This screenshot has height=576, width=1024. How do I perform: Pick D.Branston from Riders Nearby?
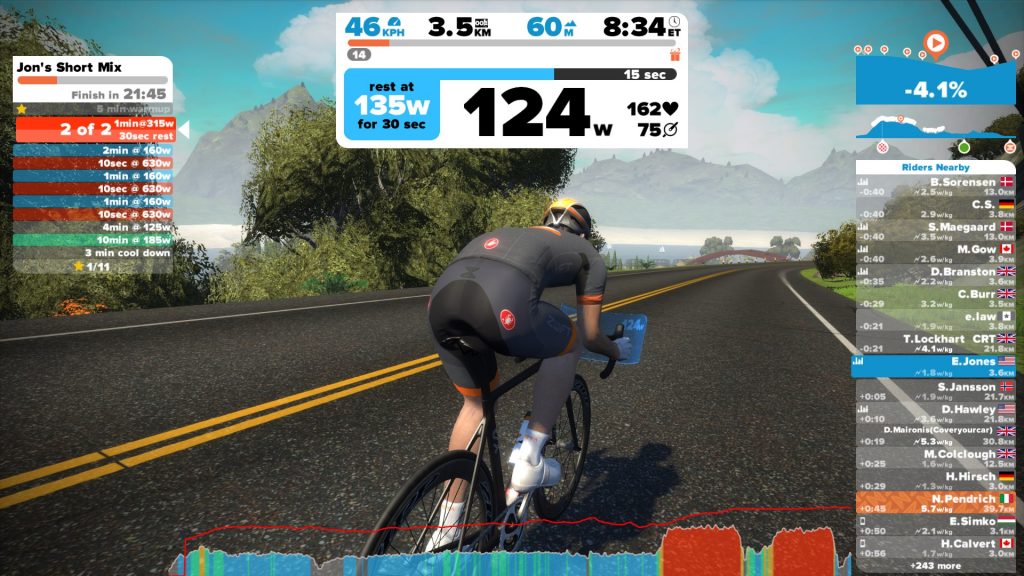935,276
